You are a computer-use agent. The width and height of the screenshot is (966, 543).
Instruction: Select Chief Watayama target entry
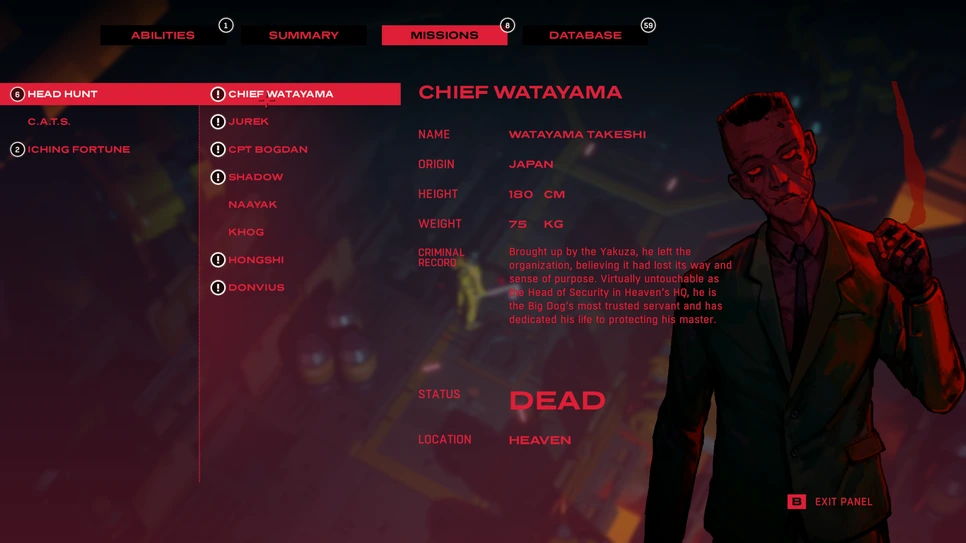(x=280, y=94)
